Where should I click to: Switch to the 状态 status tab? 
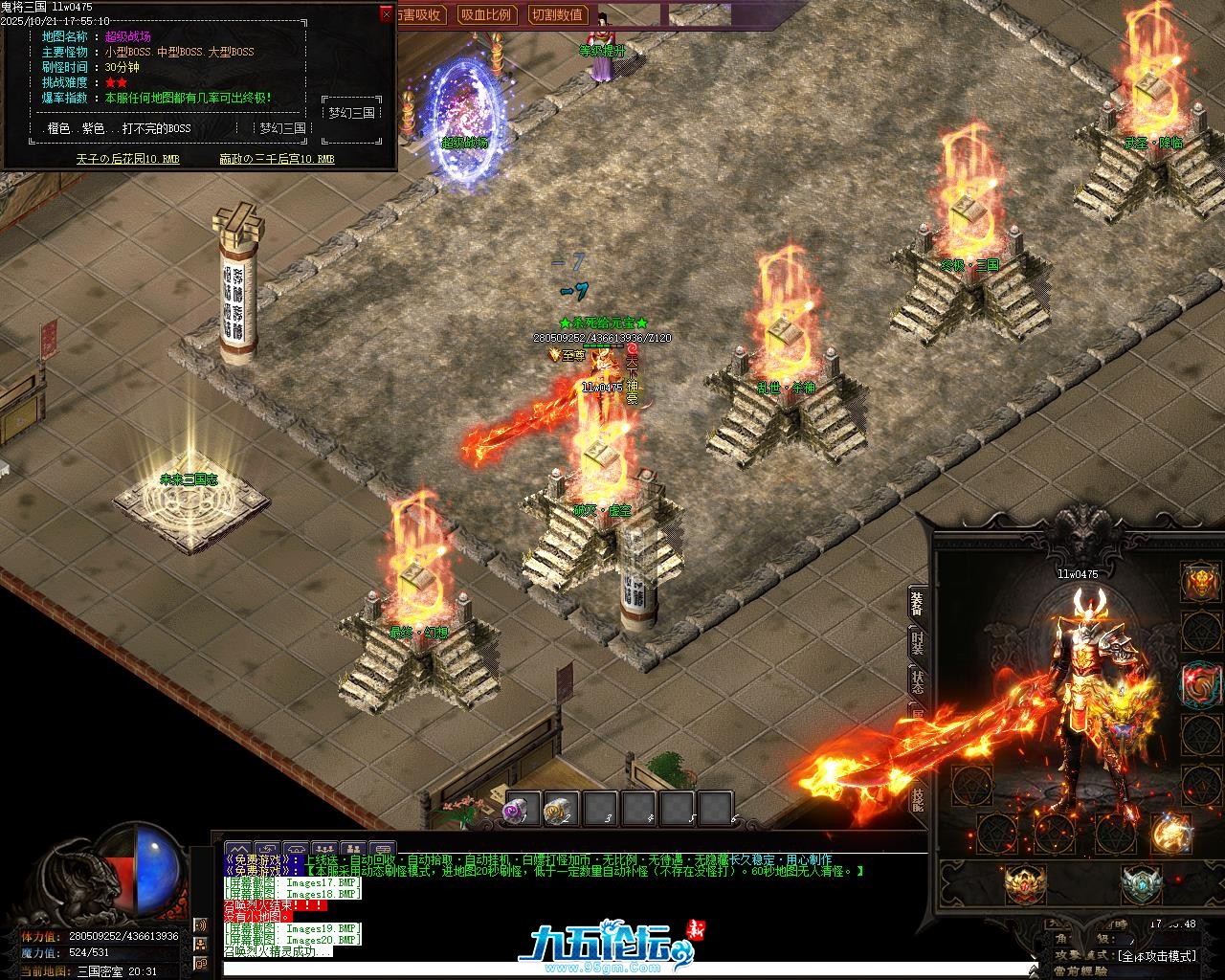(917, 682)
